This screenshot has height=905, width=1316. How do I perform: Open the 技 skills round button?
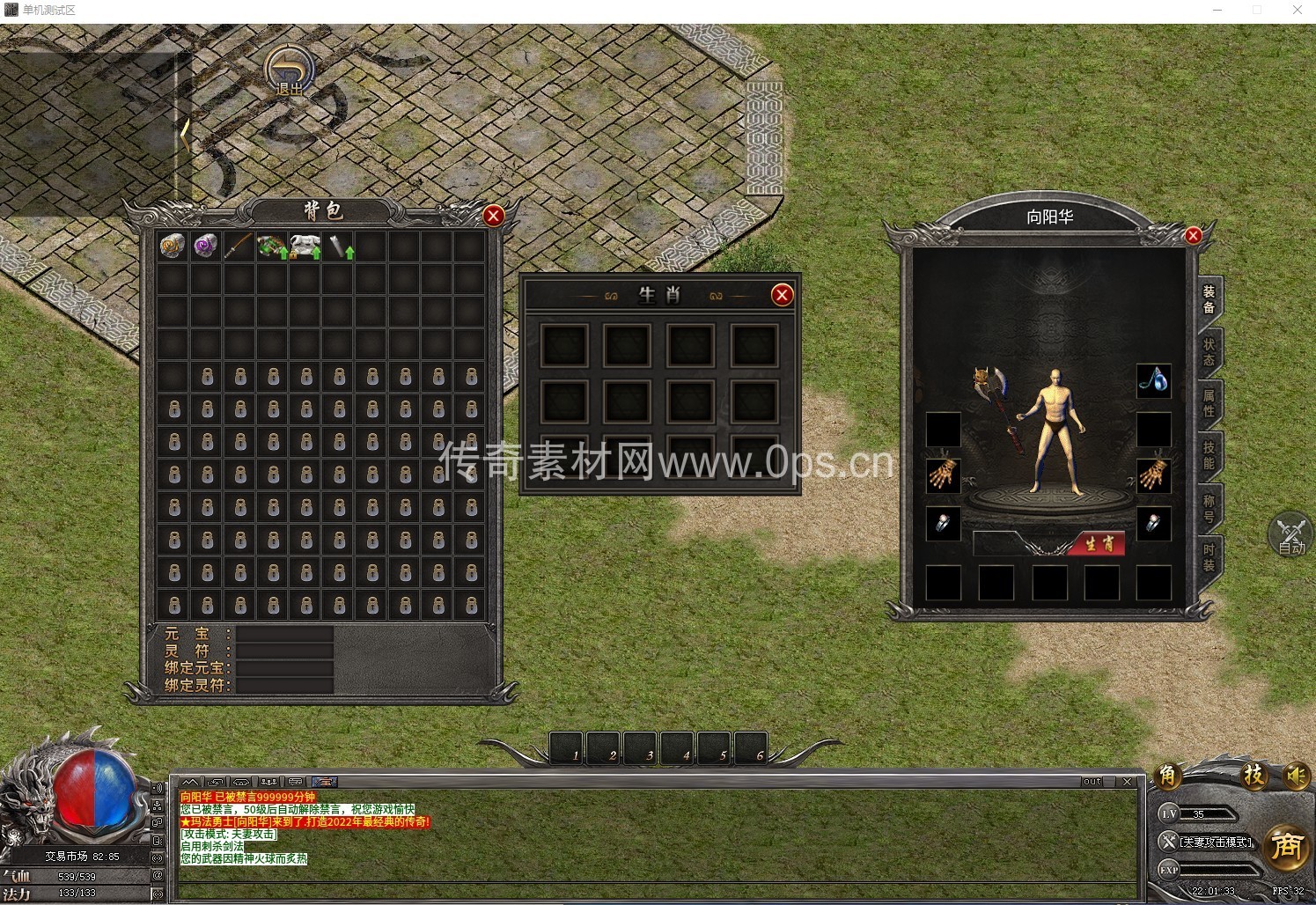(1254, 776)
